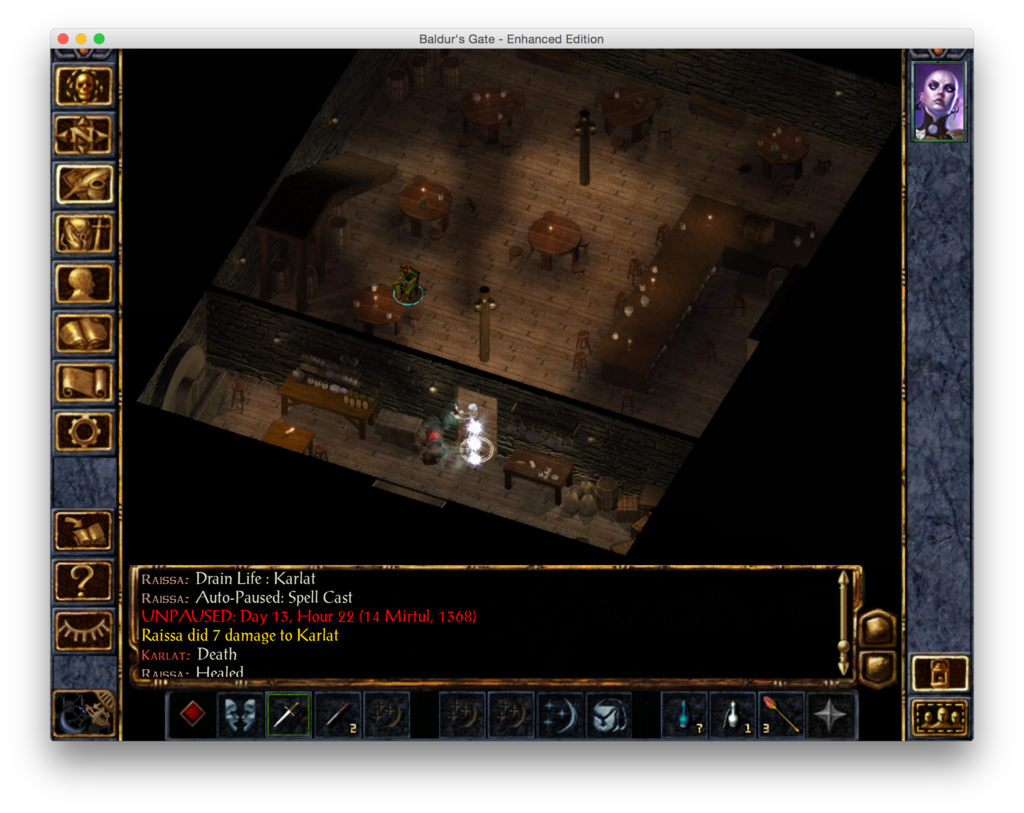1024x813 pixels.
Task: Close the window with red button
Action: pos(63,39)
